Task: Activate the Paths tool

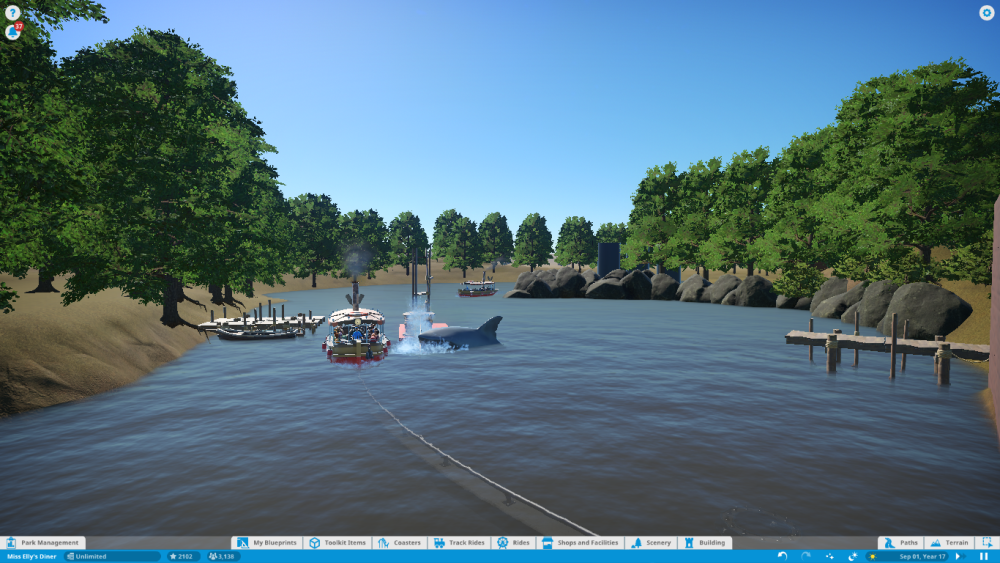Action: coord(900,543)
